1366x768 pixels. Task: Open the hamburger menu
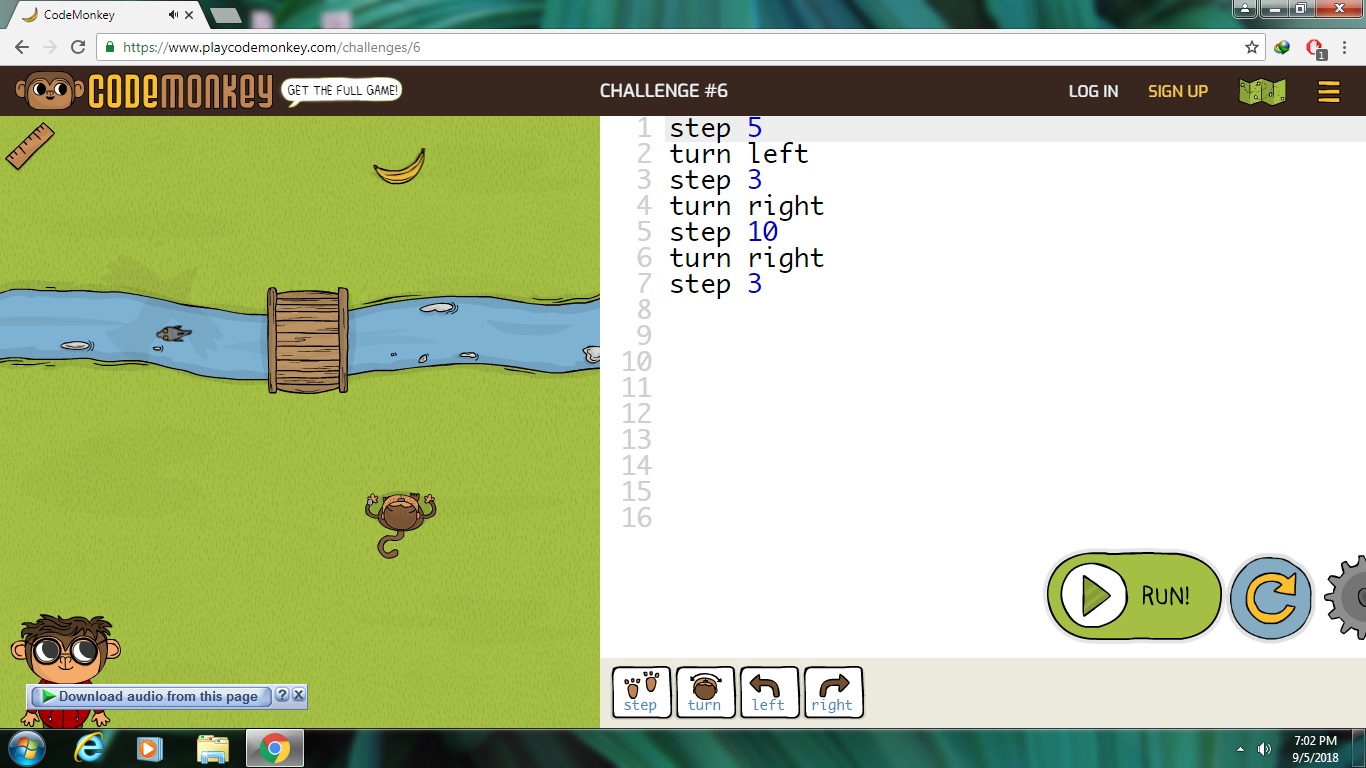click(1328, 91)
